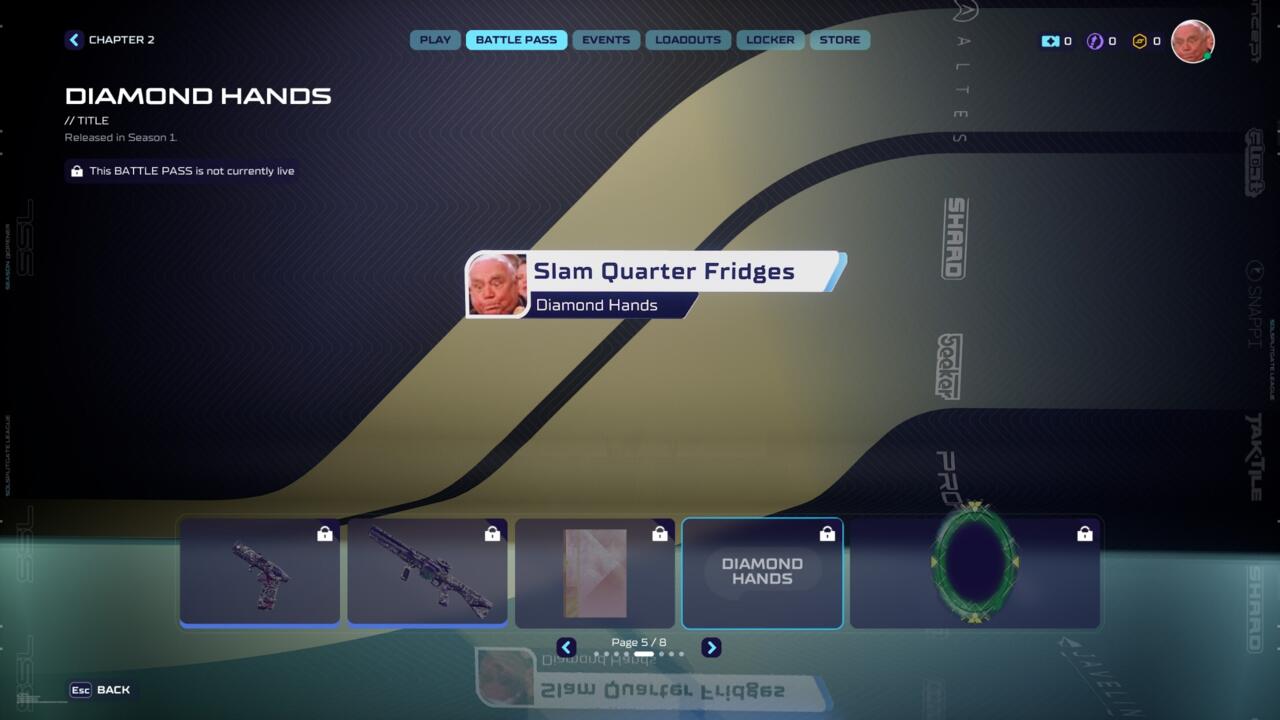Open the Store tab
The image size is (1280, 720).
click(840, 40)
